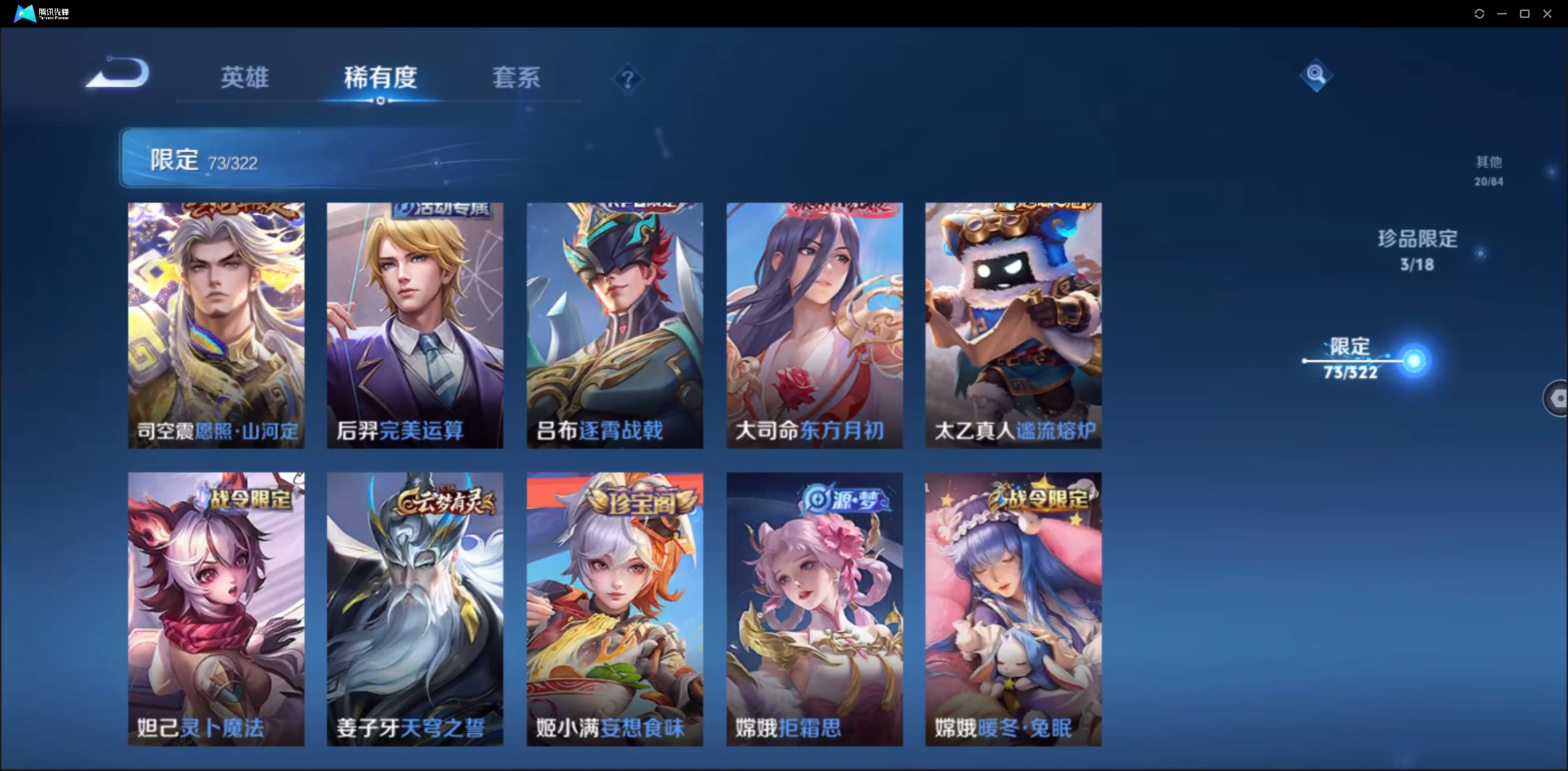View the 嫦娥 拒霜思 skin card

click(x=815, y=608)
